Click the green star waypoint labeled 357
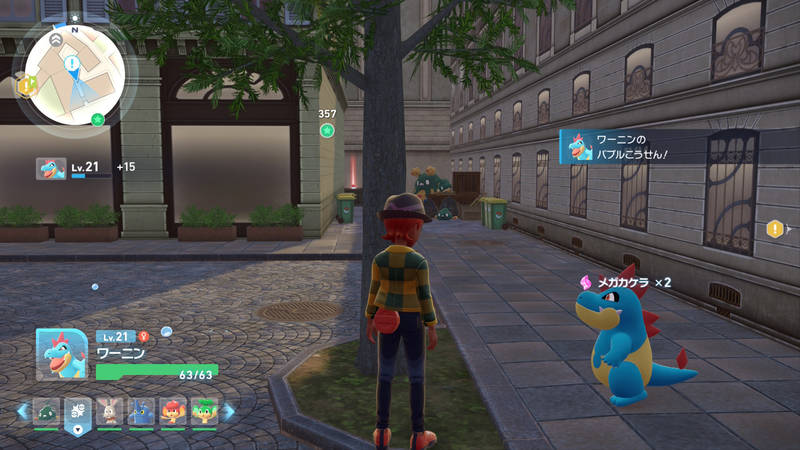This screenshot has height=450, width=800. [327, 131]
